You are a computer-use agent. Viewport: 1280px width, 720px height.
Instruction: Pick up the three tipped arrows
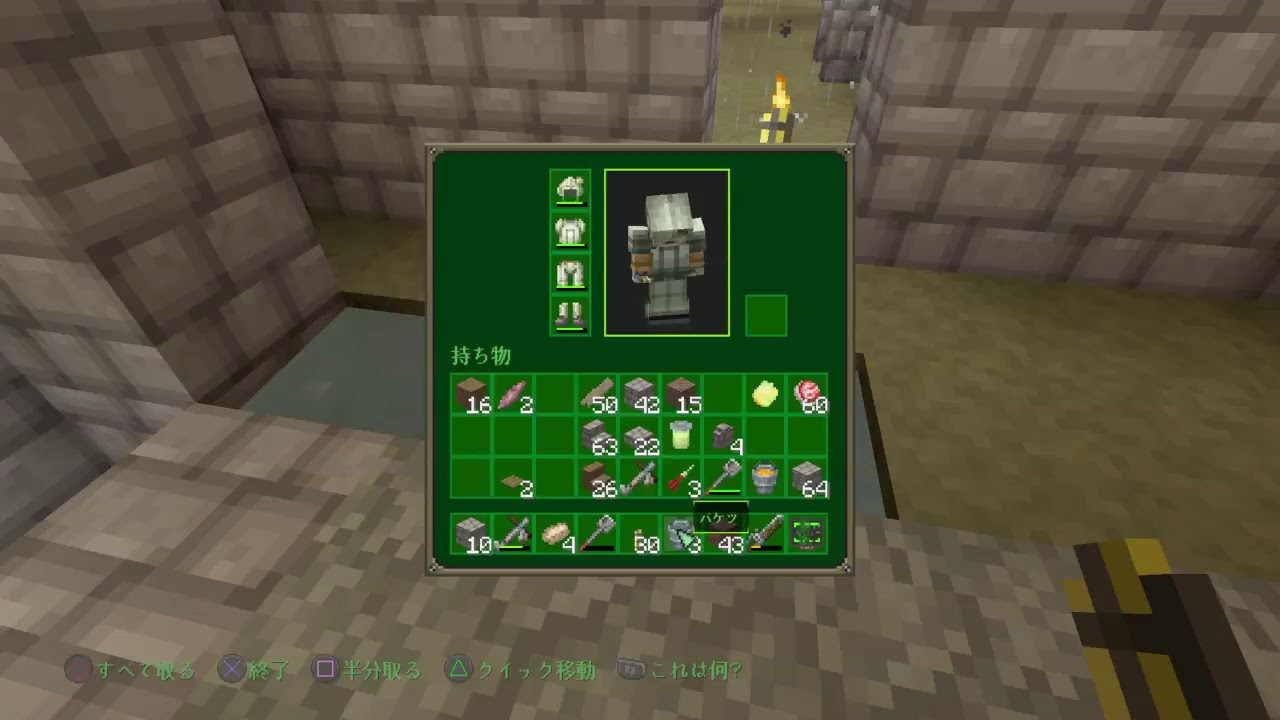tap(680, 480)
